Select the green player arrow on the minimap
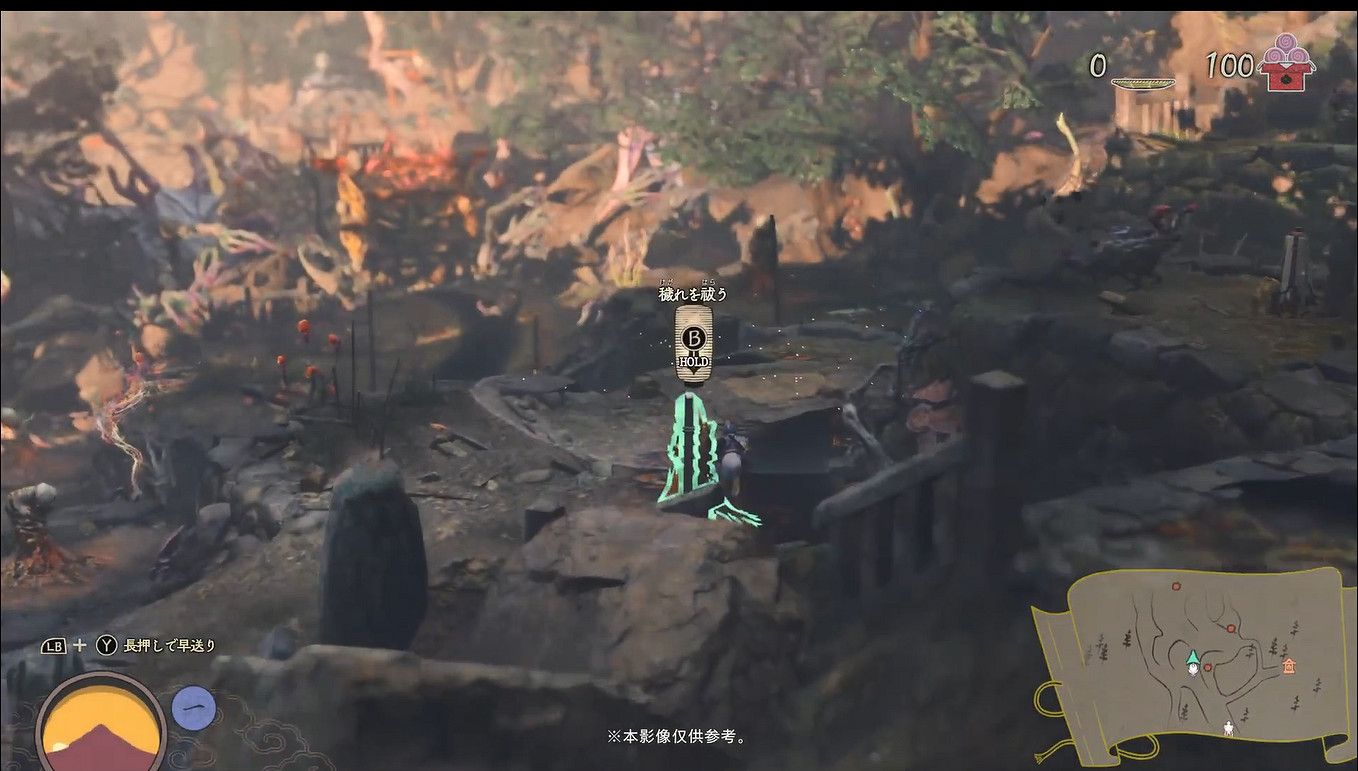This screenshot has width=1358, height=771. point(1194,658)
